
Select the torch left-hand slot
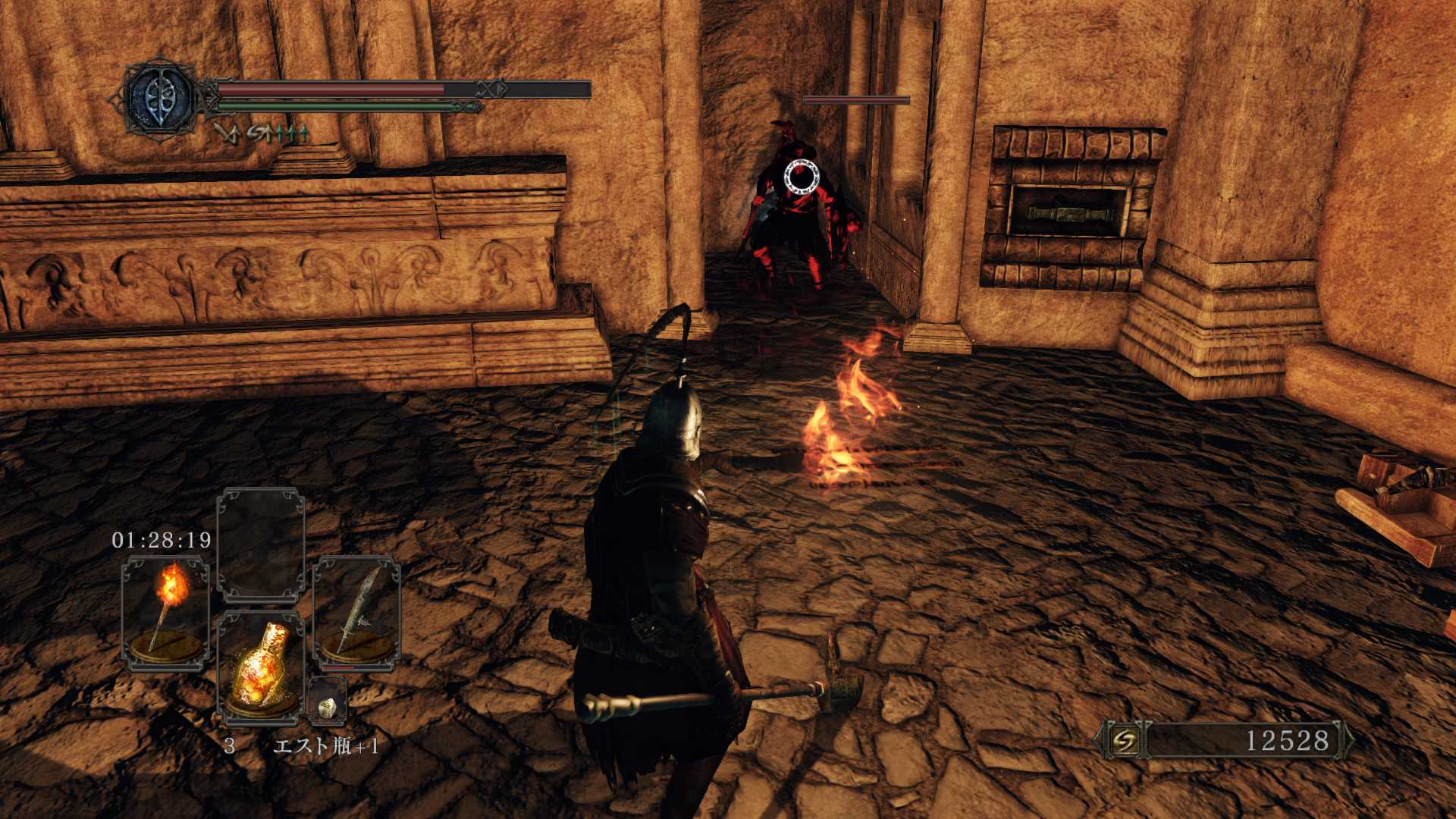click(166, 613)
